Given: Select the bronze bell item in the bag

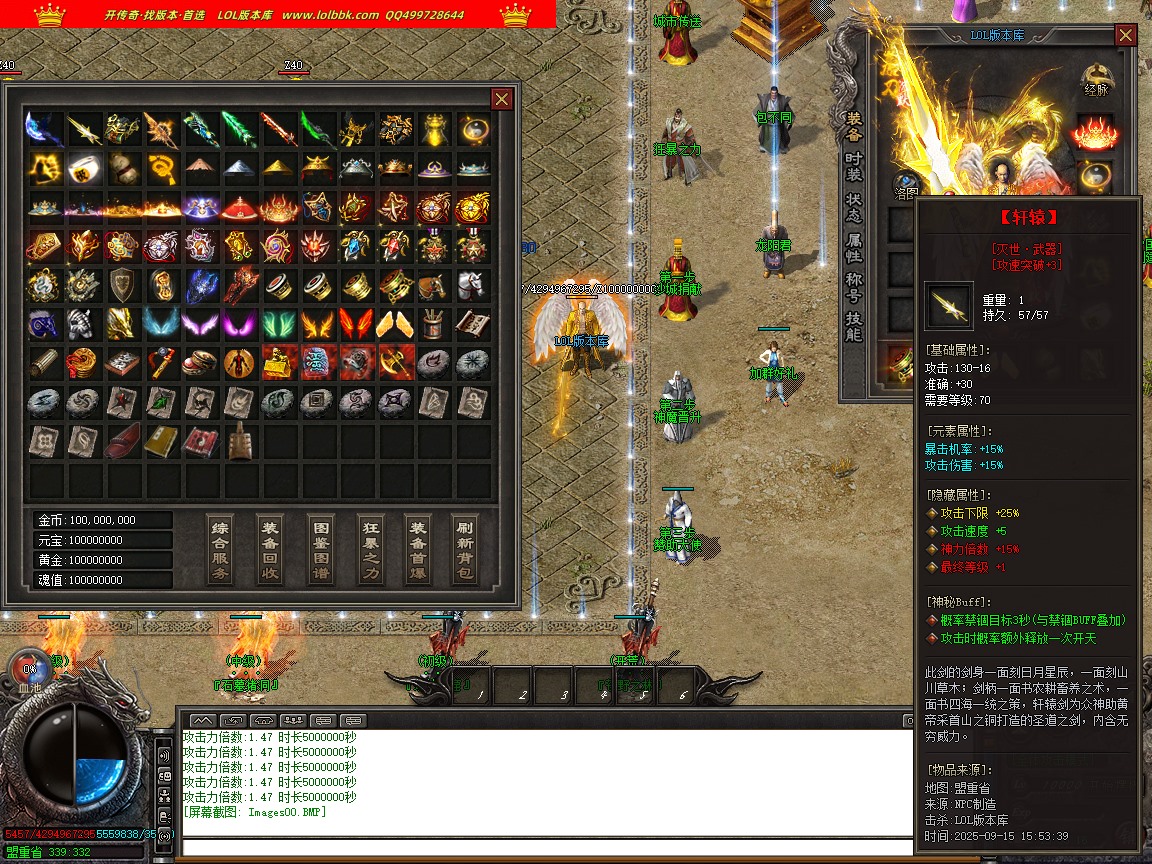Looking at the screenshot, I should (x=238, y=441).
